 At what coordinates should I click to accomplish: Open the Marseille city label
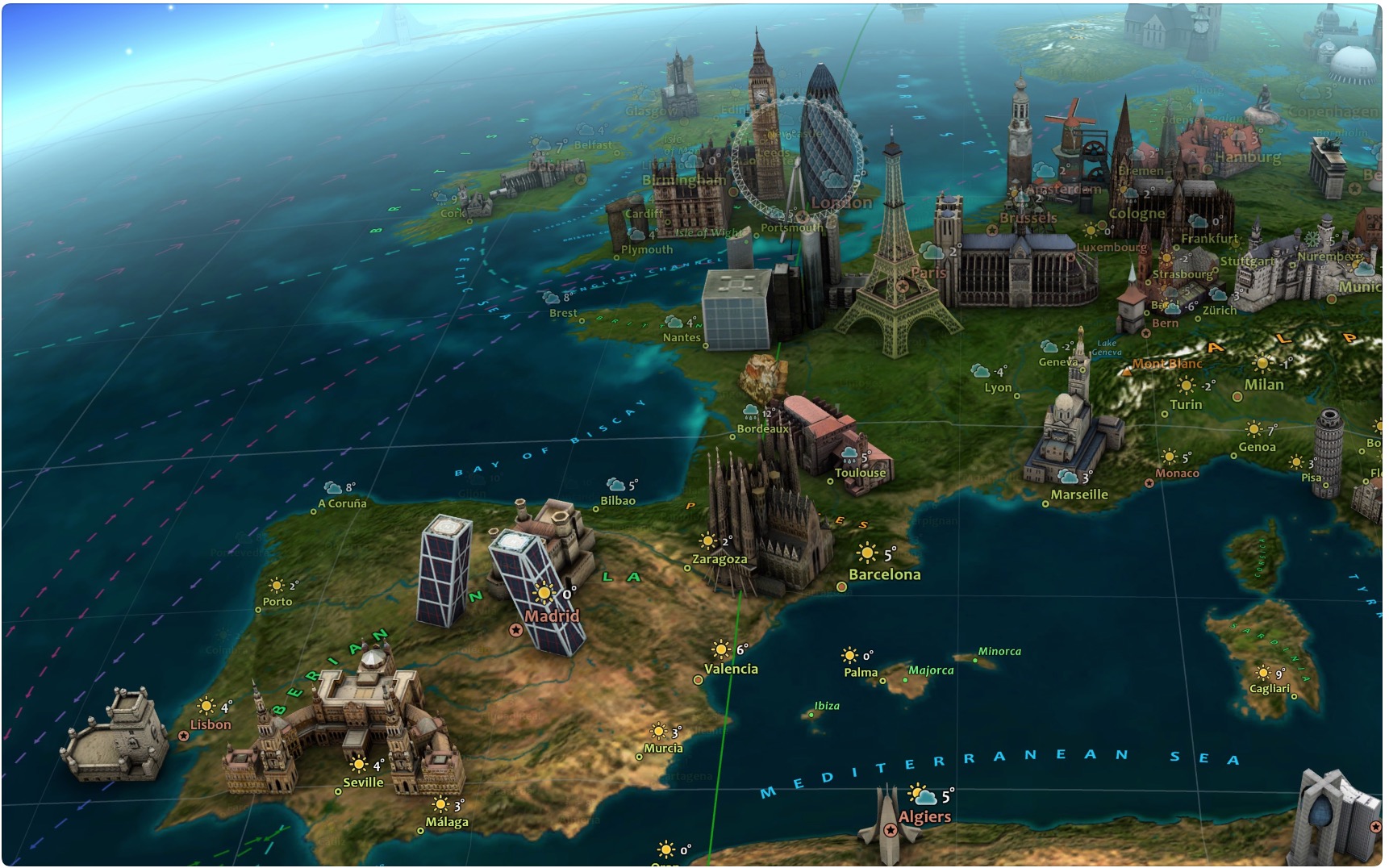(1079, 495)
